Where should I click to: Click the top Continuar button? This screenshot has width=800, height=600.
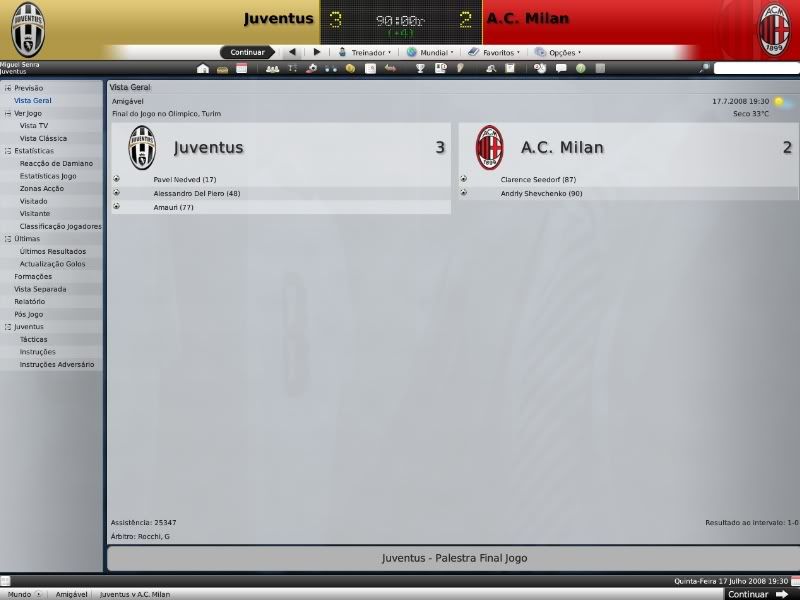[247, 52]
